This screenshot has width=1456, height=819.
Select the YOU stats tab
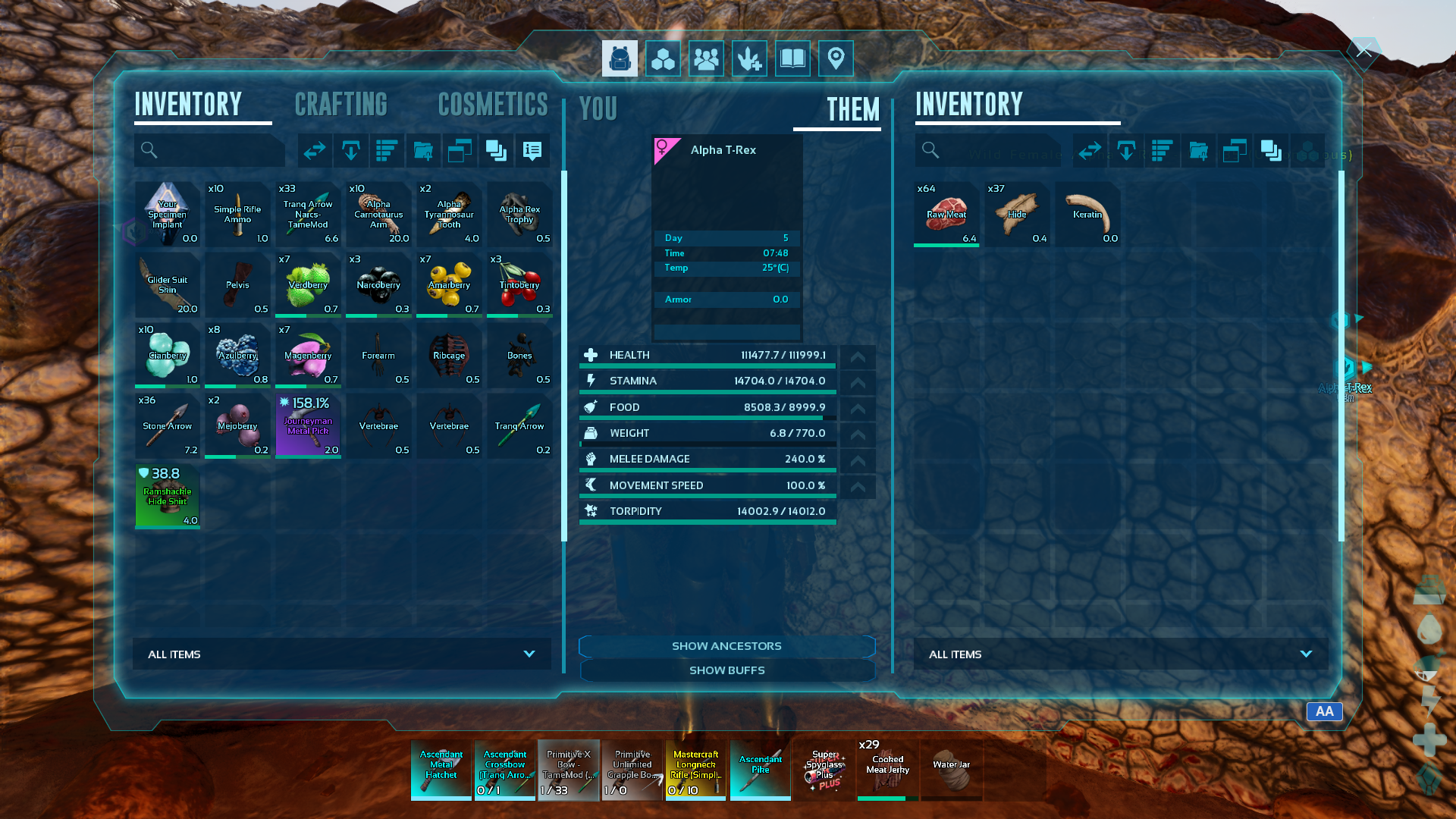[598, 109]
